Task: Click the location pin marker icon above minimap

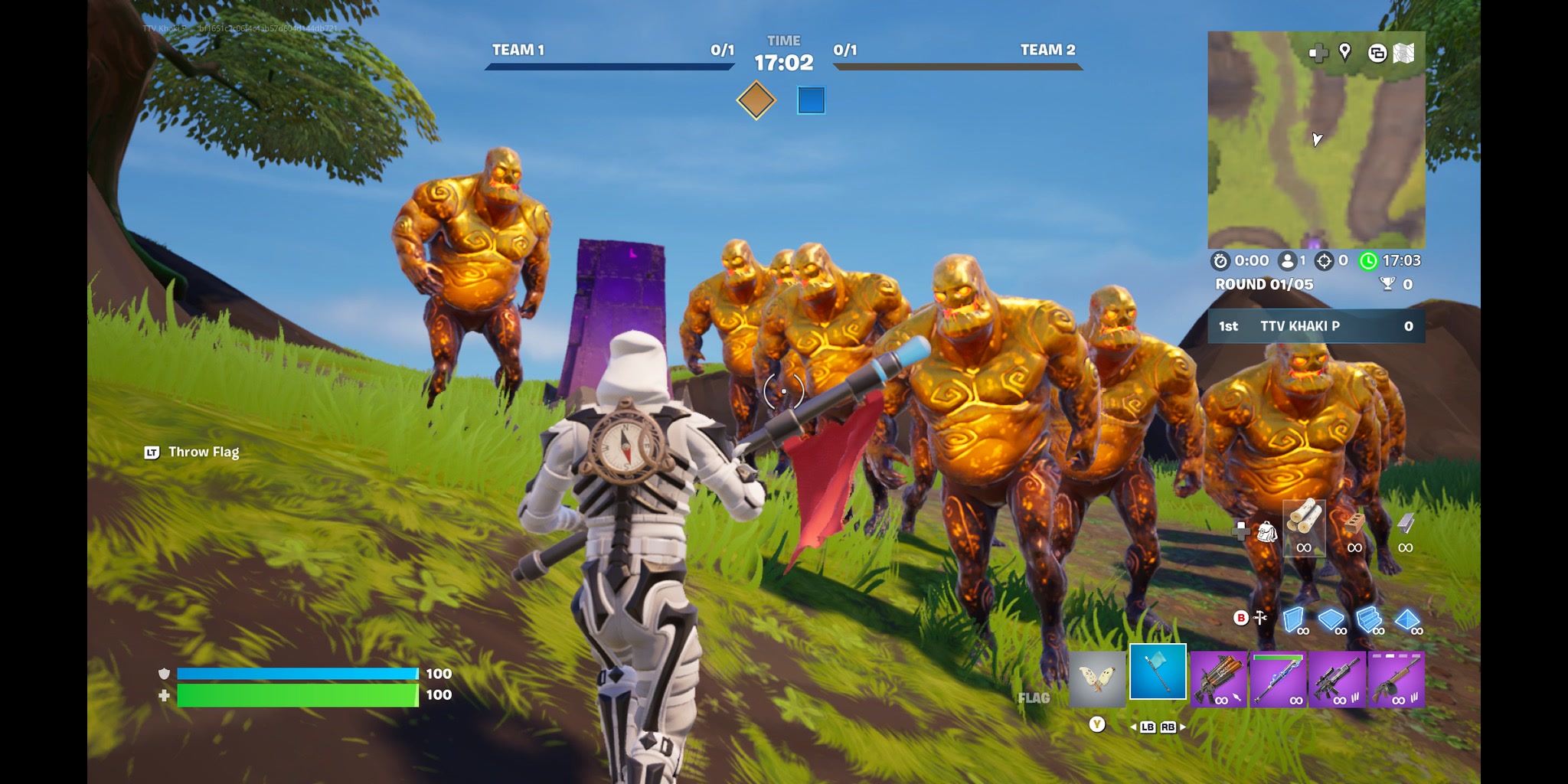Action: (x=1344, y=52)
